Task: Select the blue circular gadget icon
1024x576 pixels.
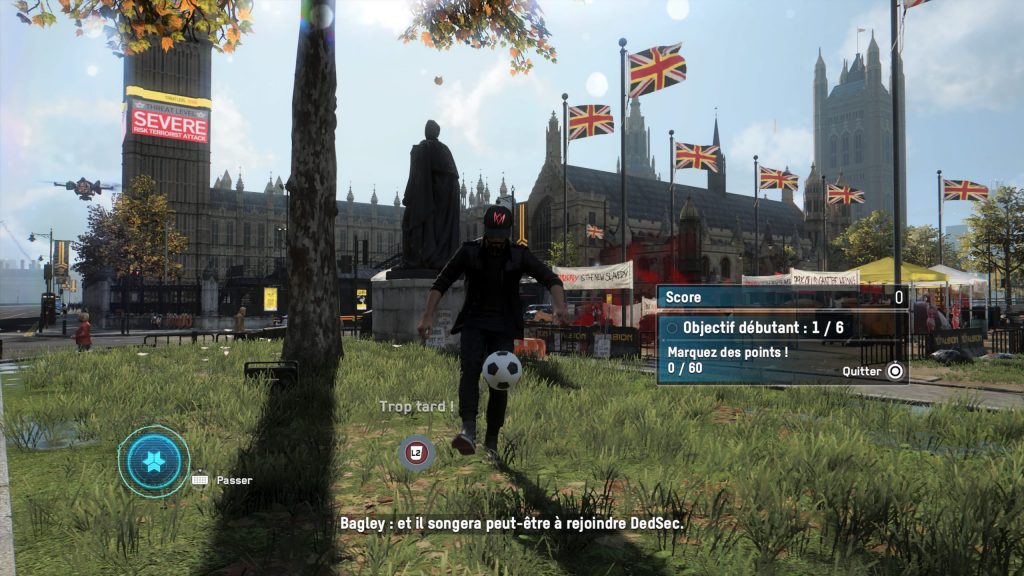Action: coord(154,461)
